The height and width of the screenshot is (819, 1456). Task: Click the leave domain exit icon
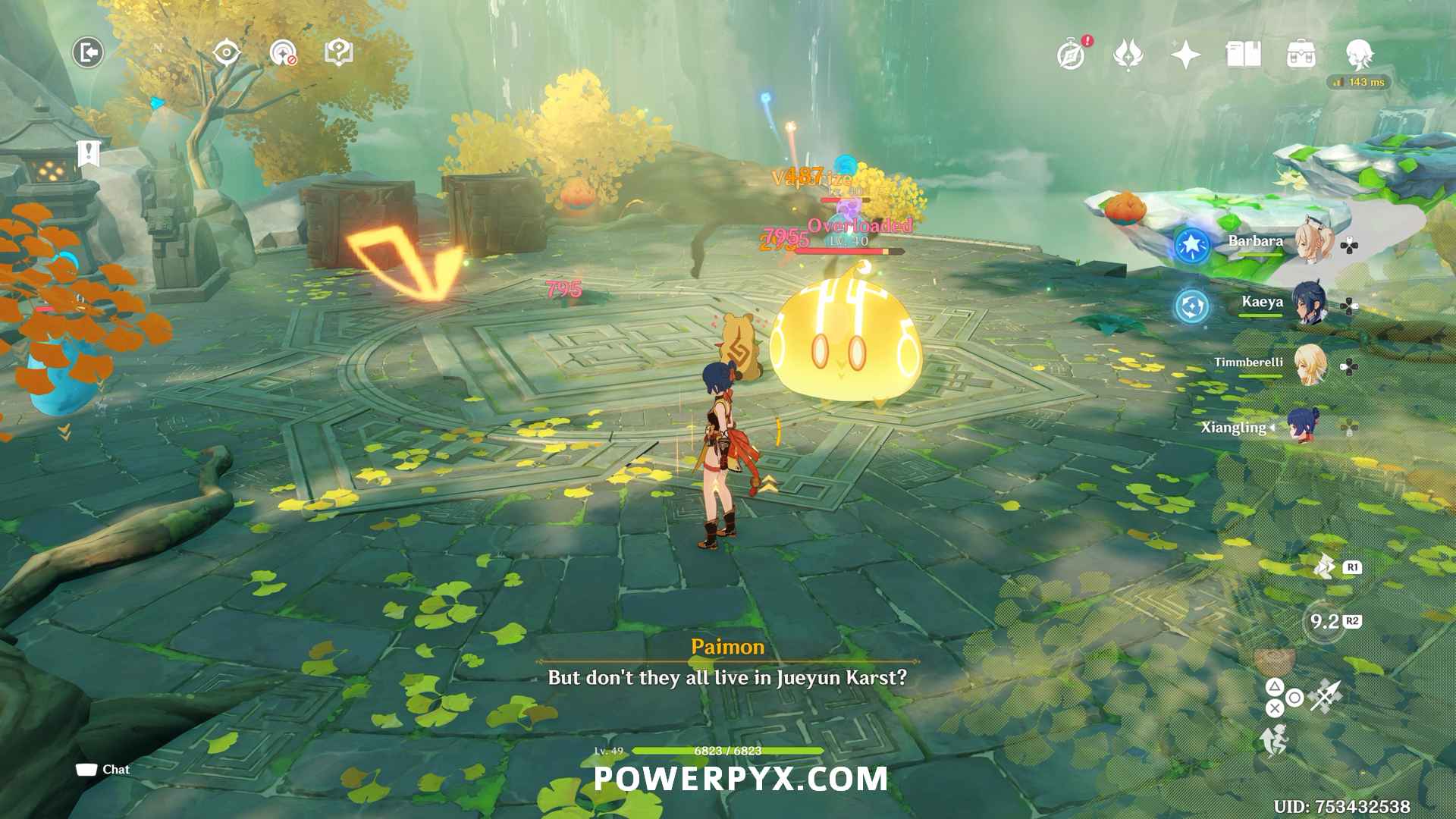click(88, 52)
